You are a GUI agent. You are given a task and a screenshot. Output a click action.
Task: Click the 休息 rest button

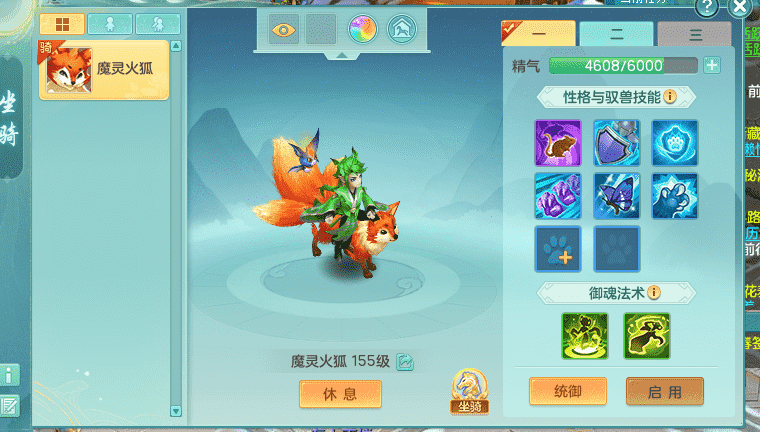[340, 394]
